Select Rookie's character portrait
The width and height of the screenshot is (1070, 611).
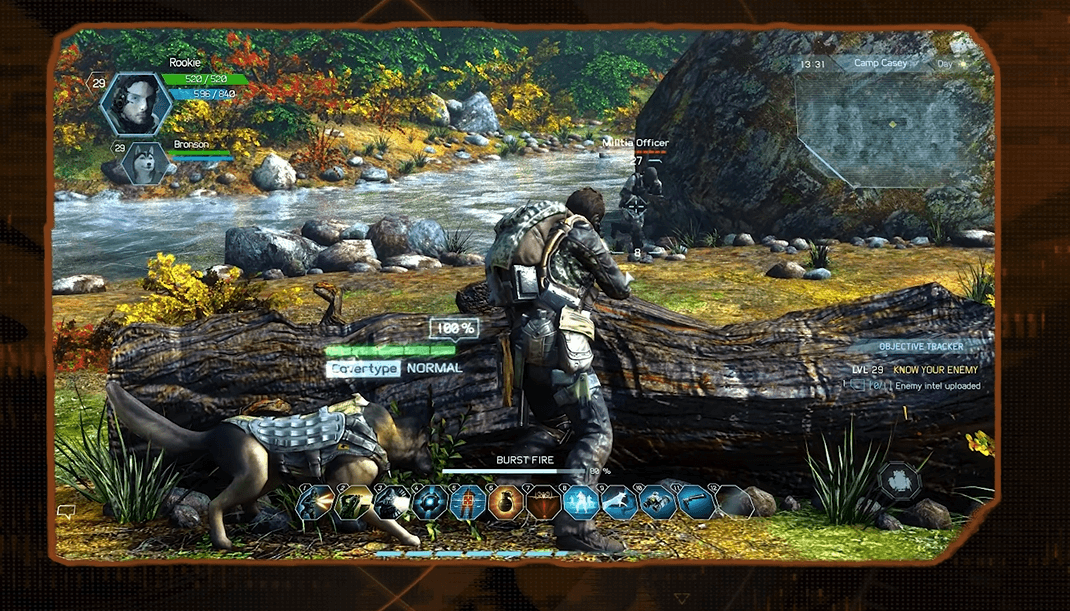(x=133, y=104)
